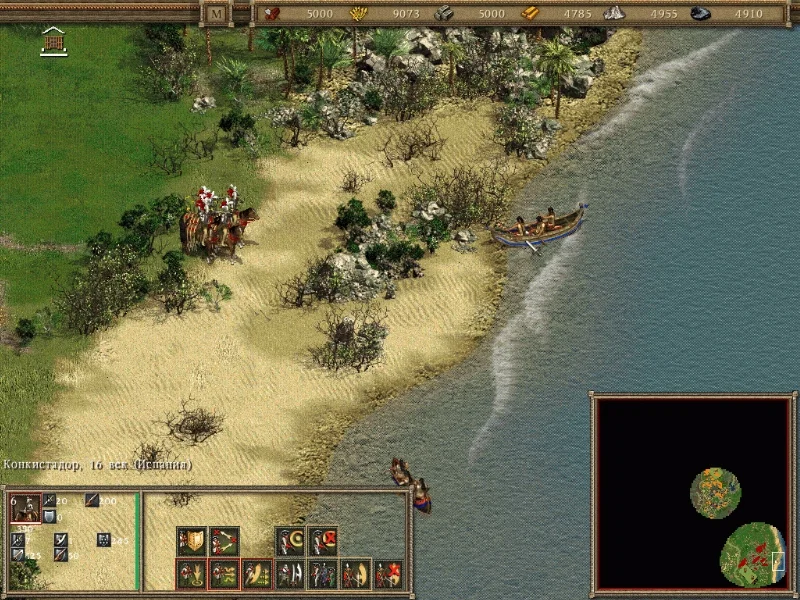Choose the soldier with yellow arrows and red X command
800x600 pixels.
tap(224, 574)
